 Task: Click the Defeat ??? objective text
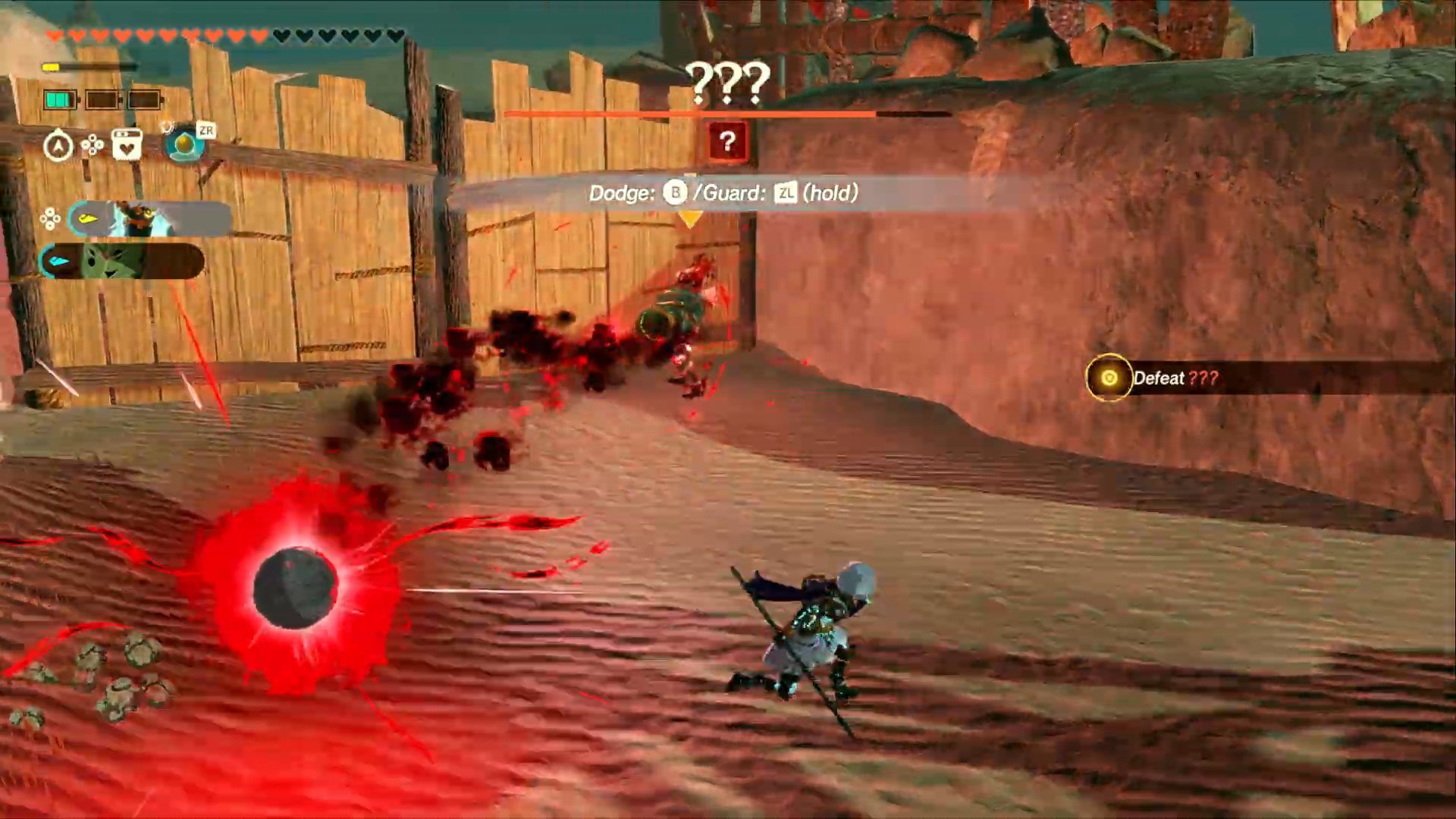click(1176, 378)
